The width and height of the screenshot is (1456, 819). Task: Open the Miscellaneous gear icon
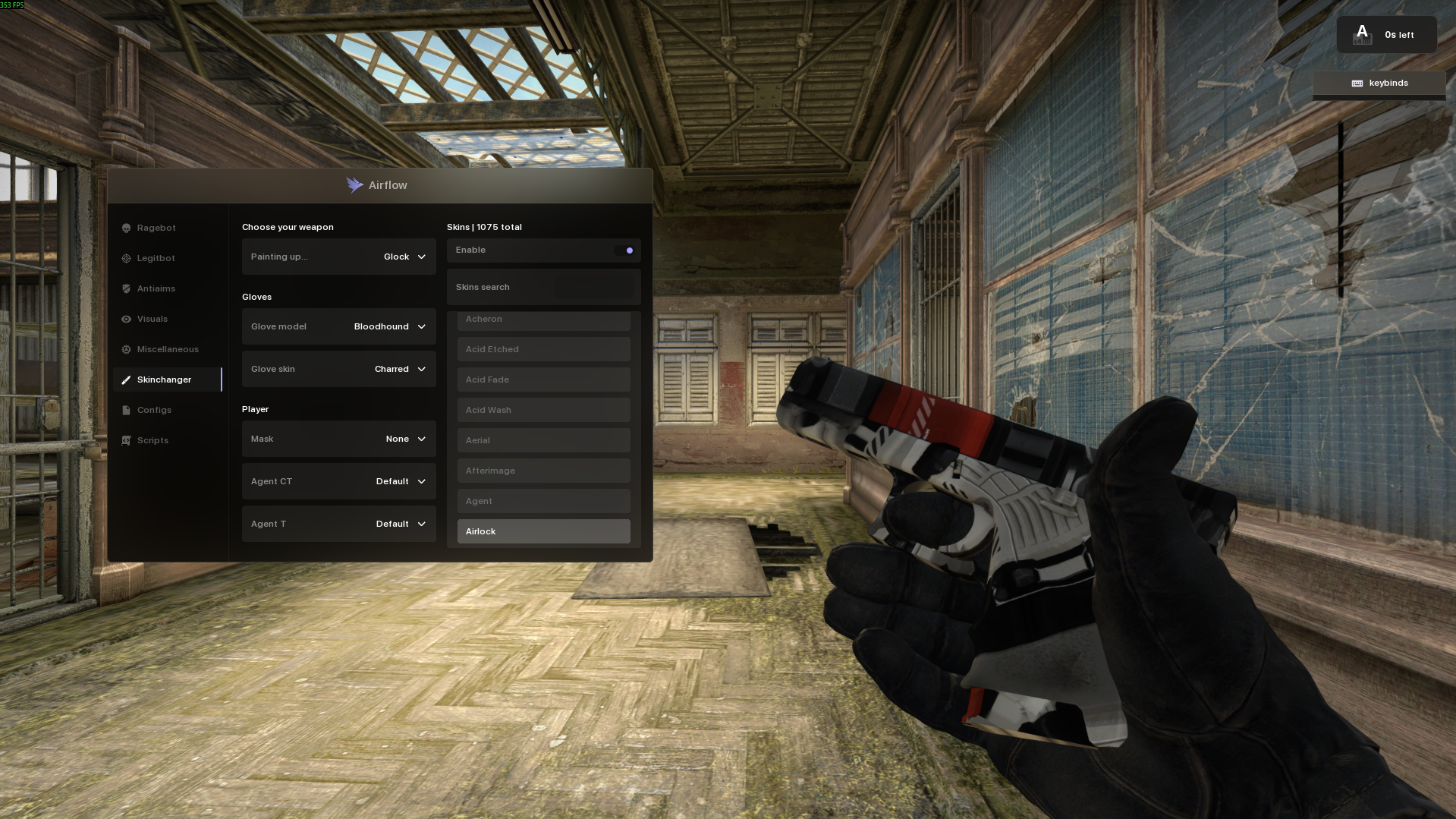(x=126, y=349)
